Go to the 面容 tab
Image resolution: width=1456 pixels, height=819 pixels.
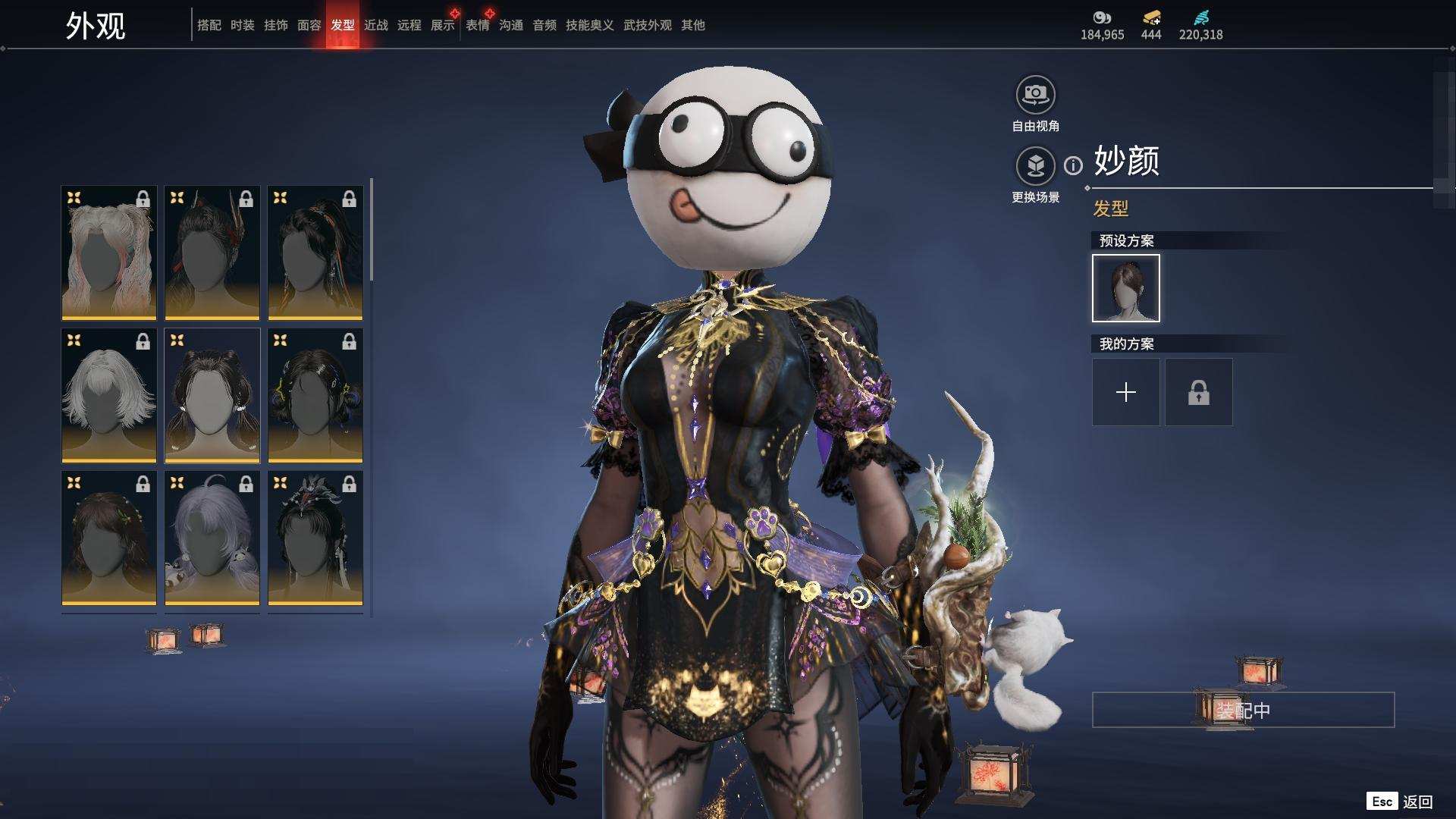pos(309,25)
